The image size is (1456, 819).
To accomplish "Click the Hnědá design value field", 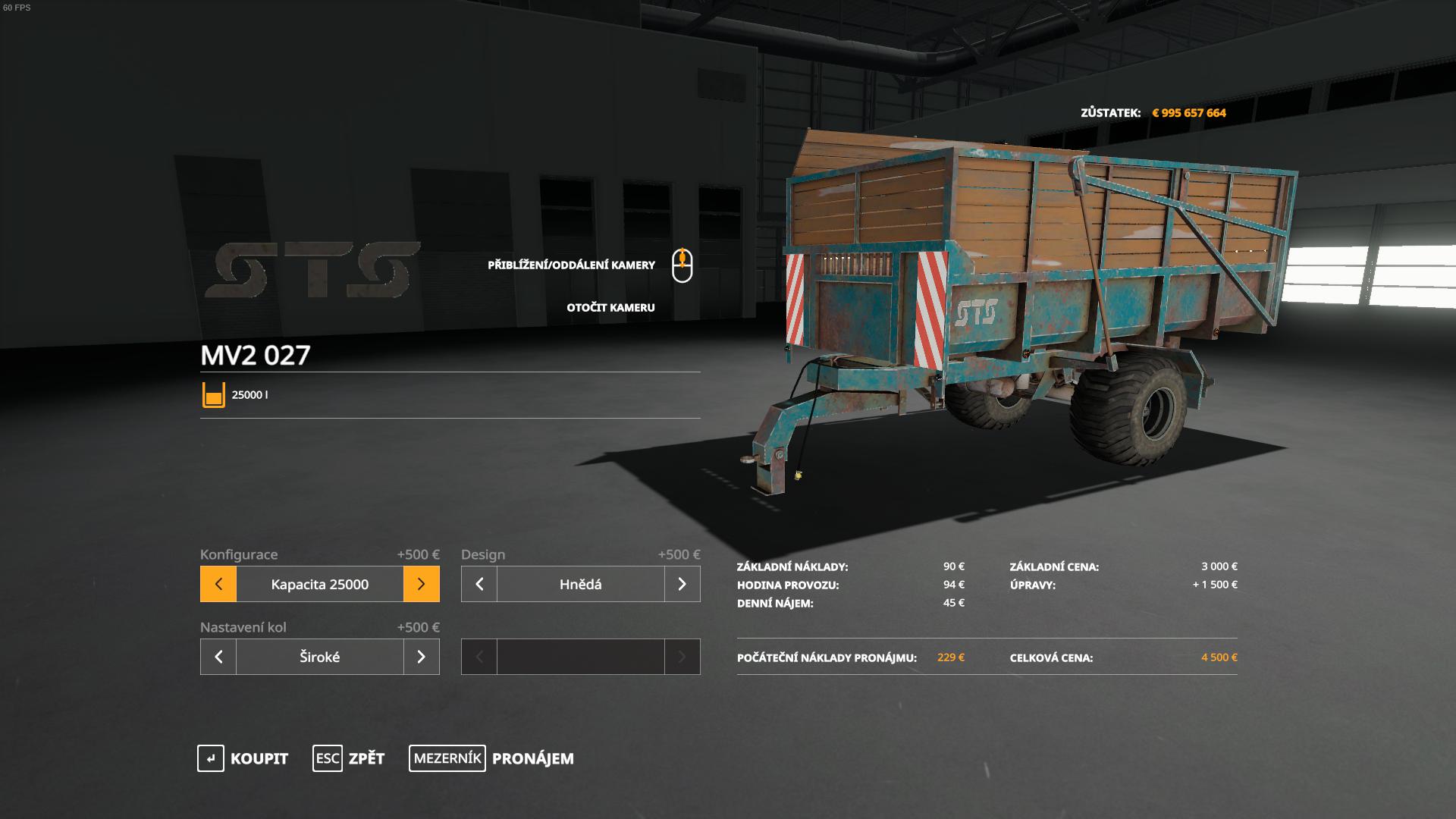I will (580, 584).
